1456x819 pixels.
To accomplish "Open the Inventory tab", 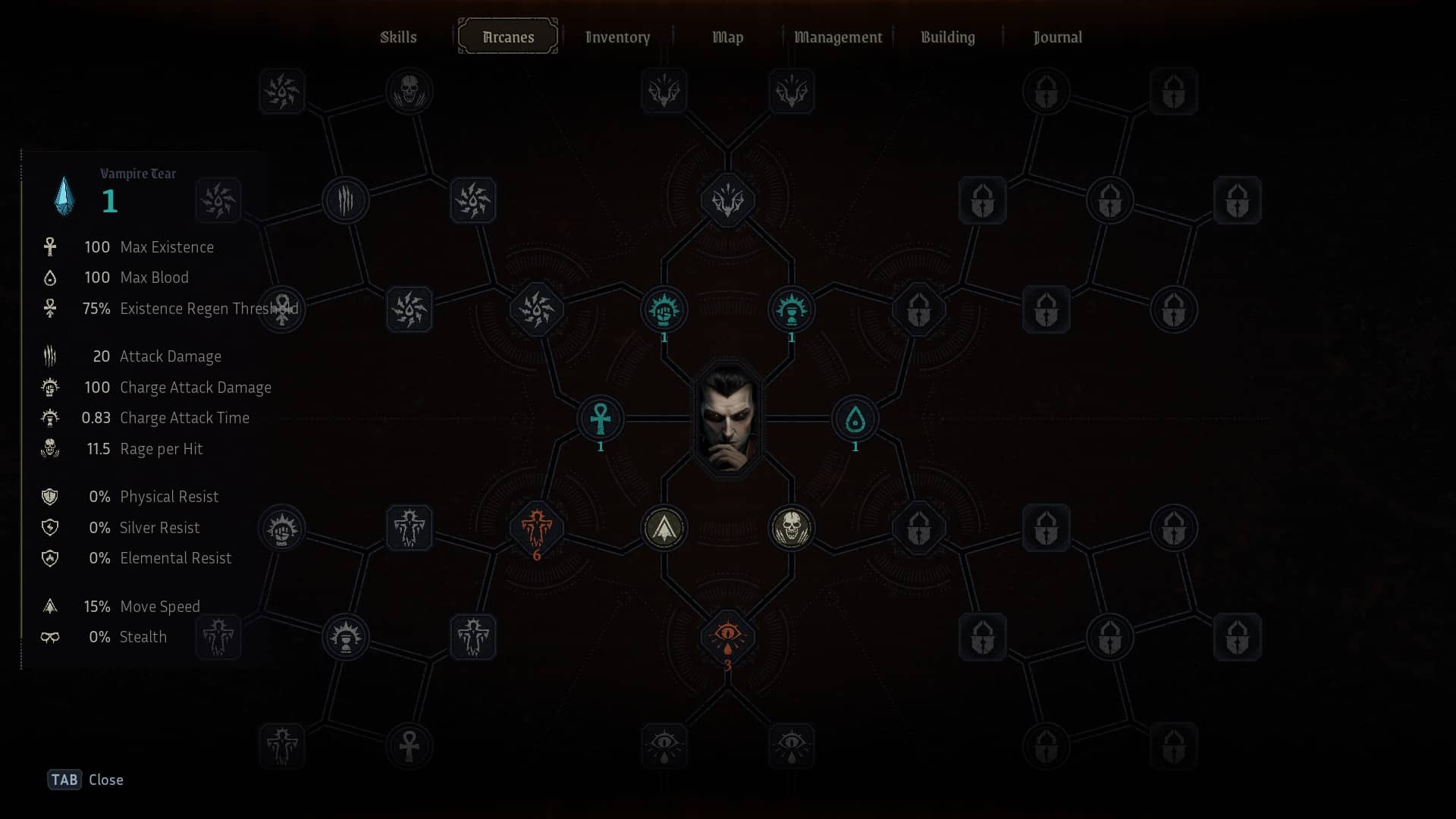I will (617, 37).
